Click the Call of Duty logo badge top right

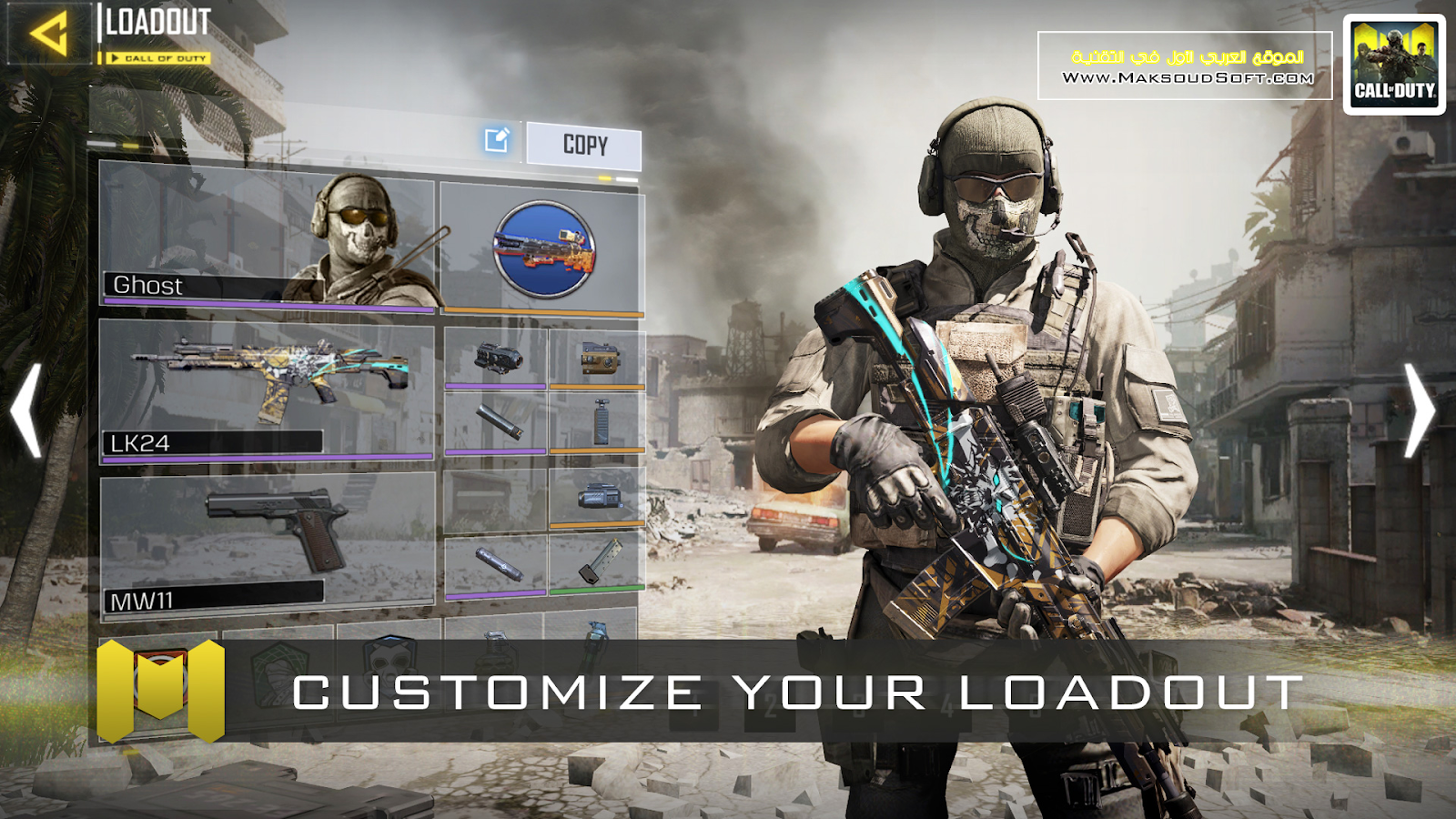pos(1395,59)
